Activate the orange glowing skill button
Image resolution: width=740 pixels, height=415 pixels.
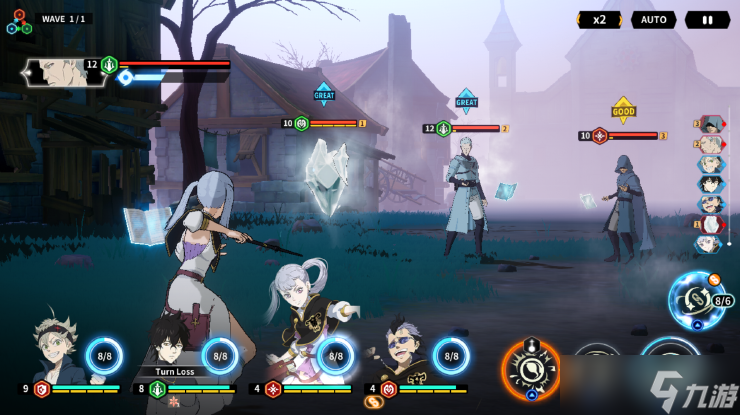pyautogui.click(x=530, y=369)
